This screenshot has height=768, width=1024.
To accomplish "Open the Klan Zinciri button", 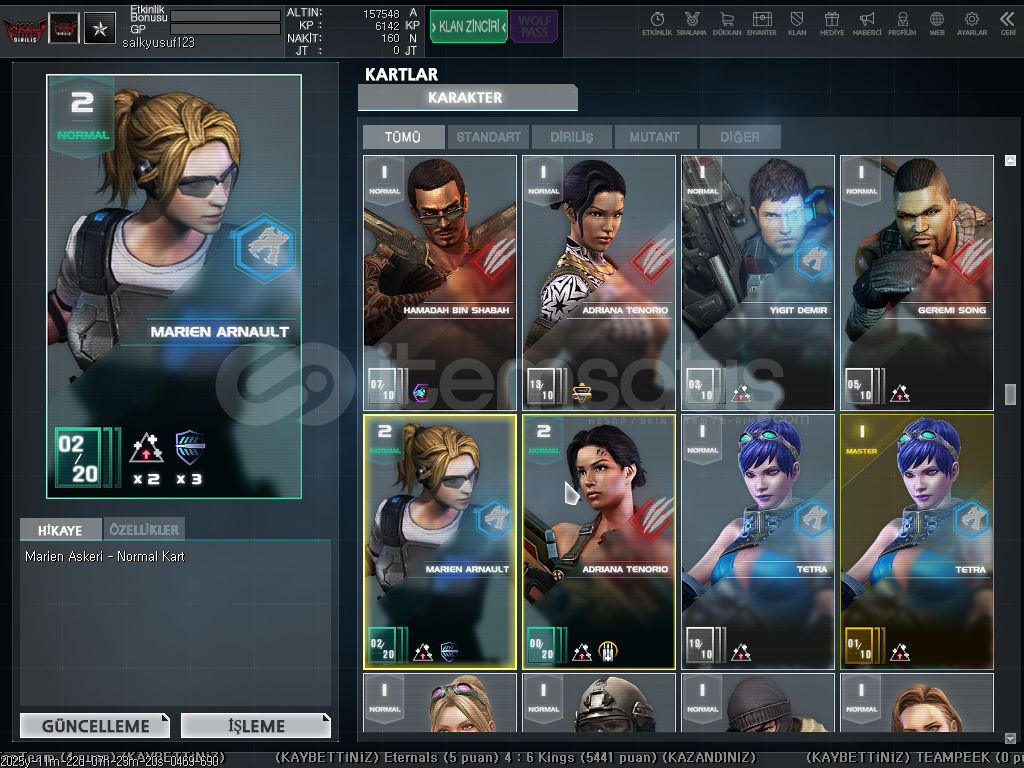I will point(469,27).
